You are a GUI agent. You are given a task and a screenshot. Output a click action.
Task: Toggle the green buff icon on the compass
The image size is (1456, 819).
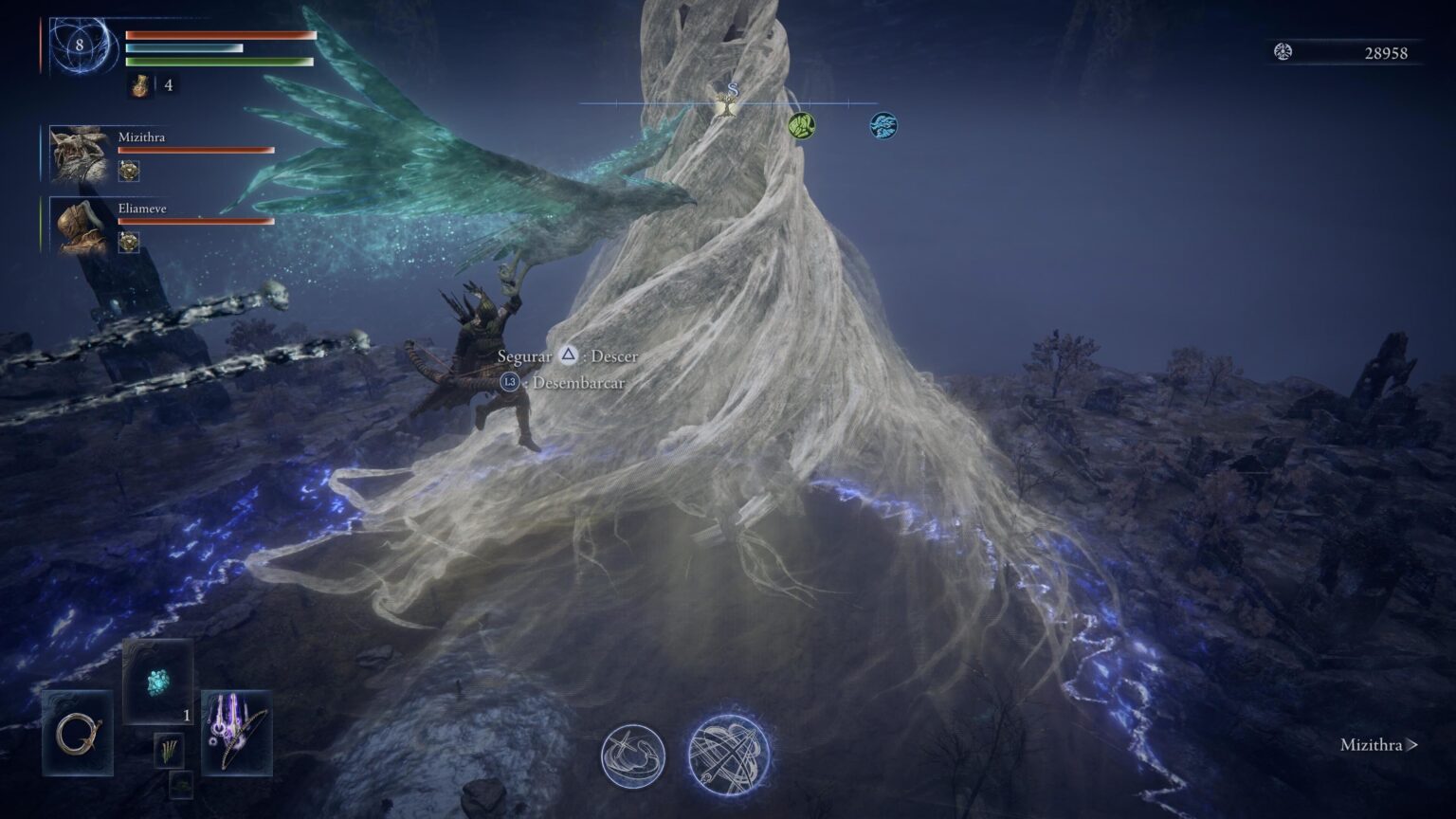pyautogui.click(x=802, y=124)
